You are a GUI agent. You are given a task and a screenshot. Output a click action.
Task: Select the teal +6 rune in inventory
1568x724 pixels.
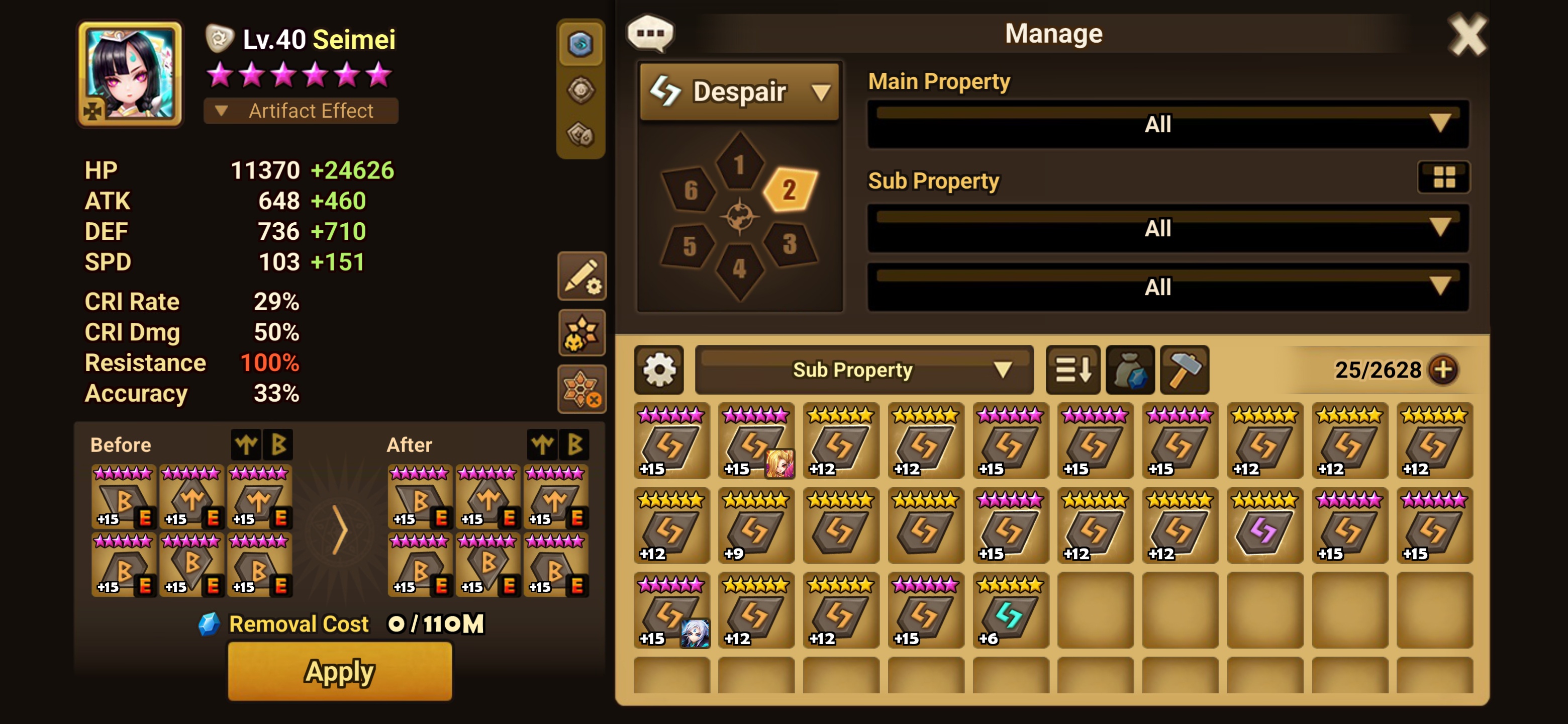(x=1010, y=611)
